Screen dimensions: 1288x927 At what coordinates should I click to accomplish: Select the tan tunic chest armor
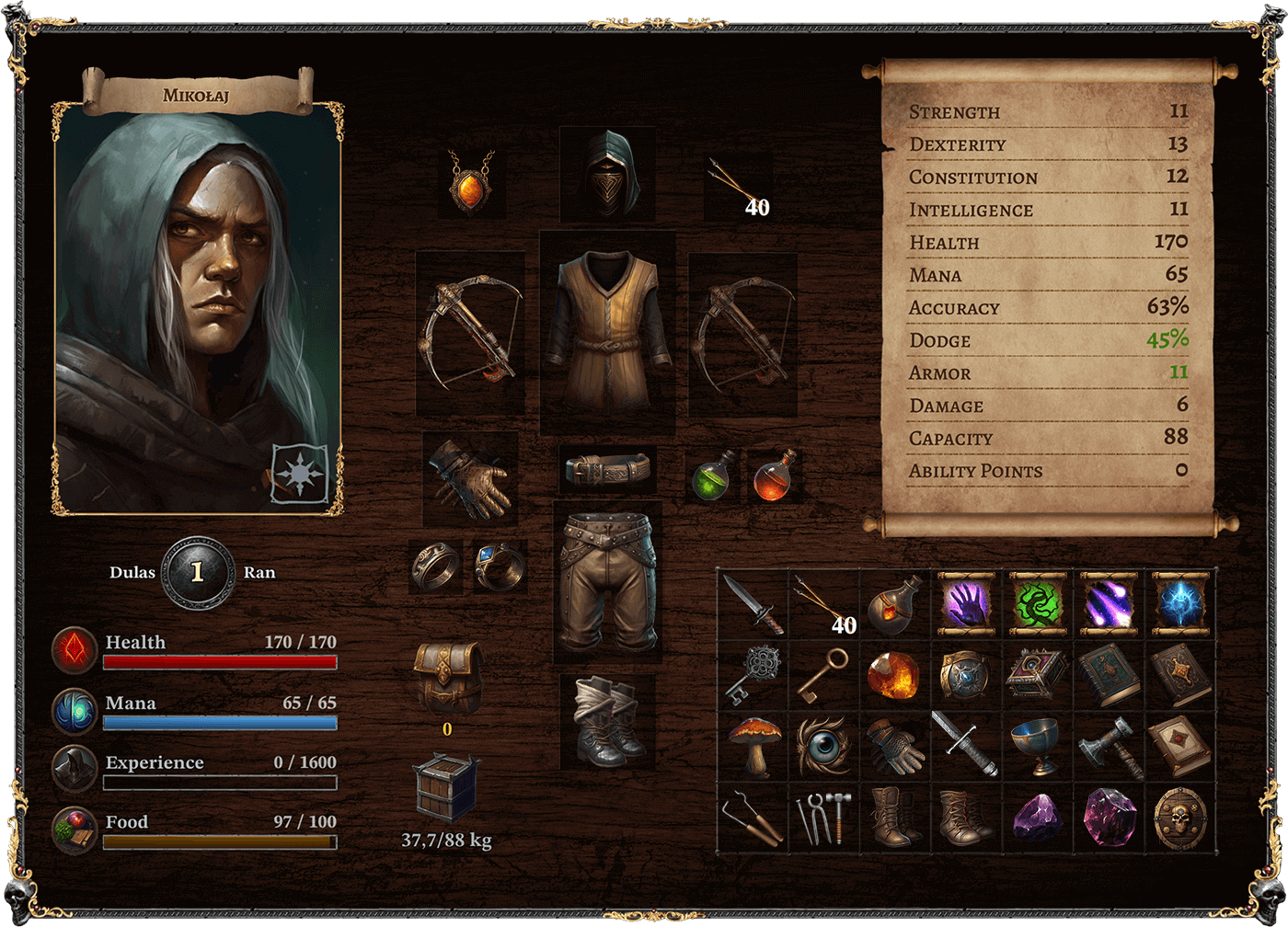pos(607,331)
